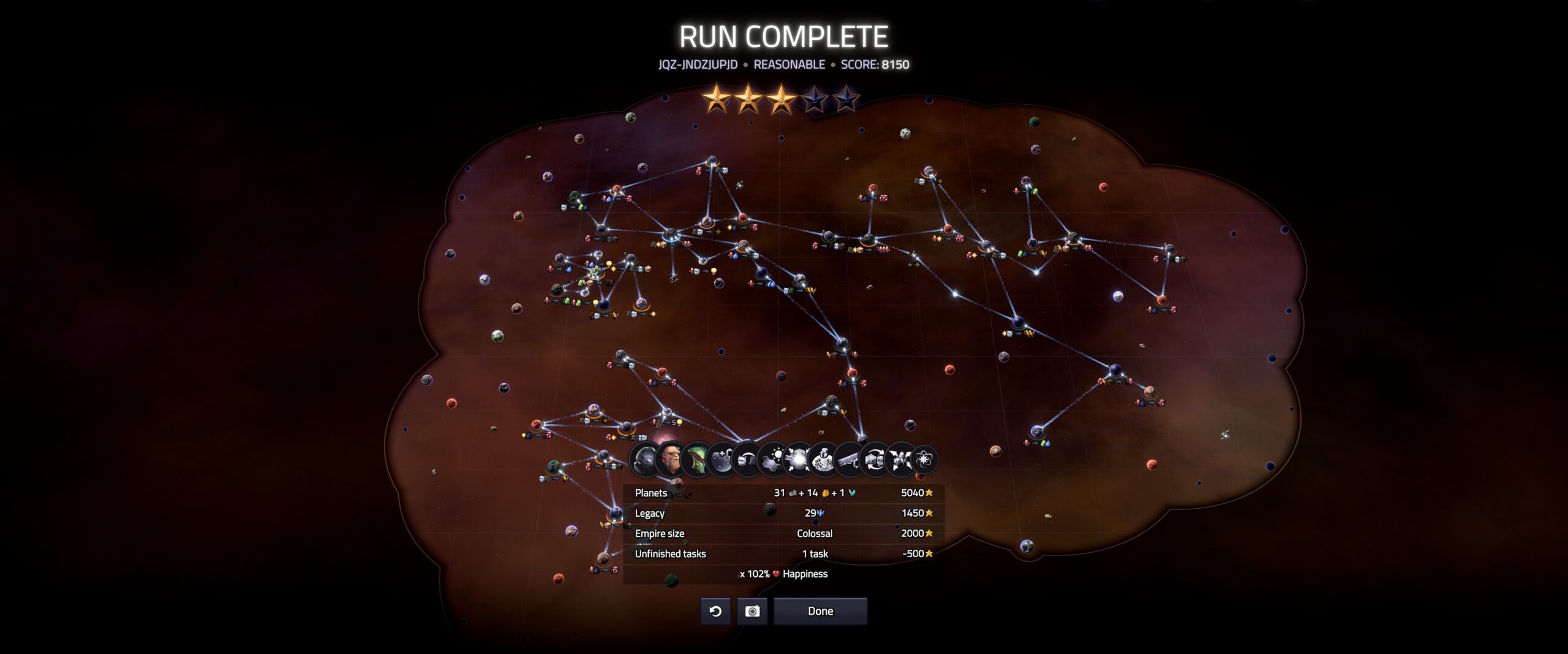The image size is (1568, 654).
Task: Inspect the honeycomb and sun perk icon
Action: [774, 459]
